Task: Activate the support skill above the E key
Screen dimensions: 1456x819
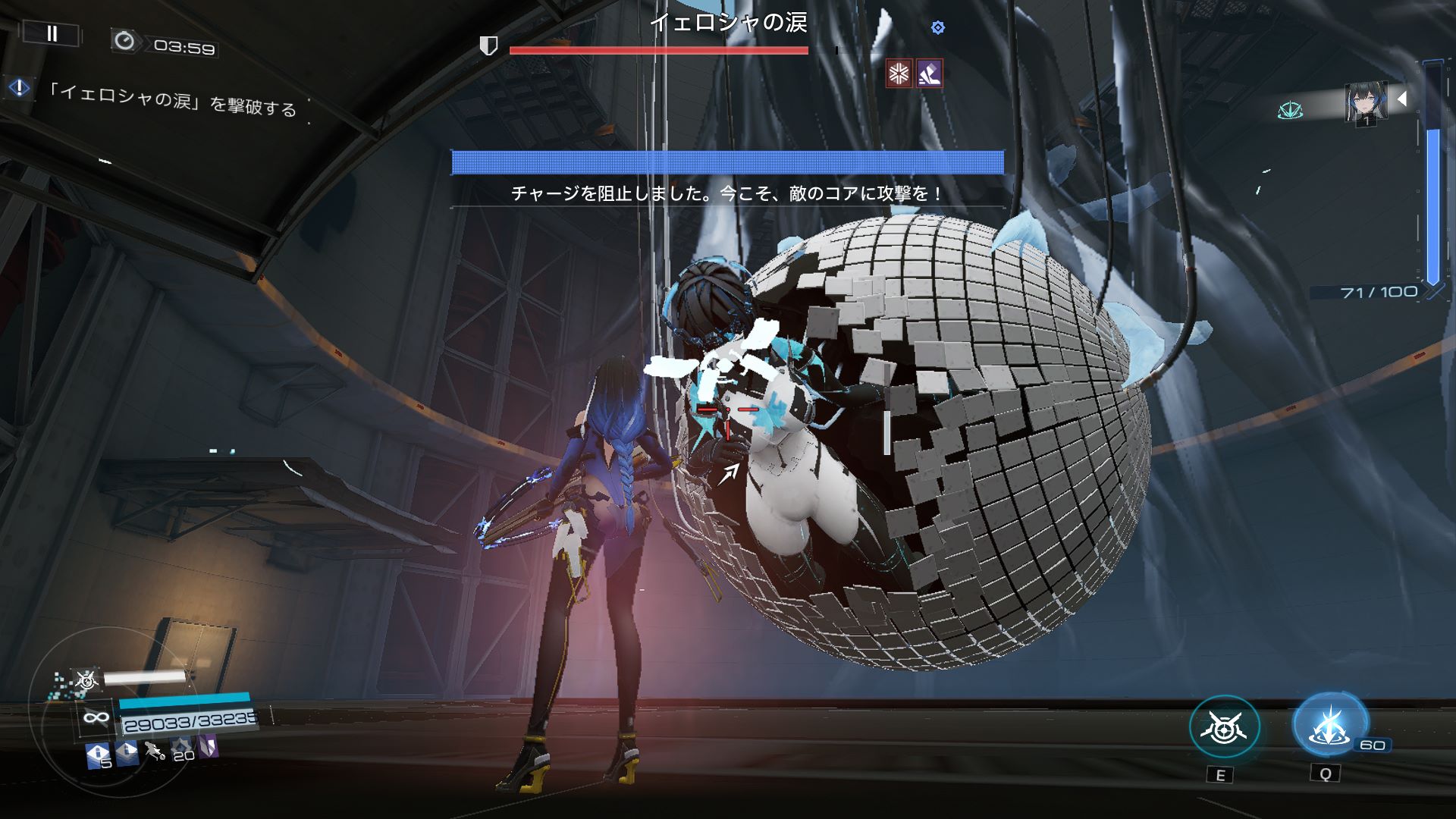Action: pos(1224,729)
